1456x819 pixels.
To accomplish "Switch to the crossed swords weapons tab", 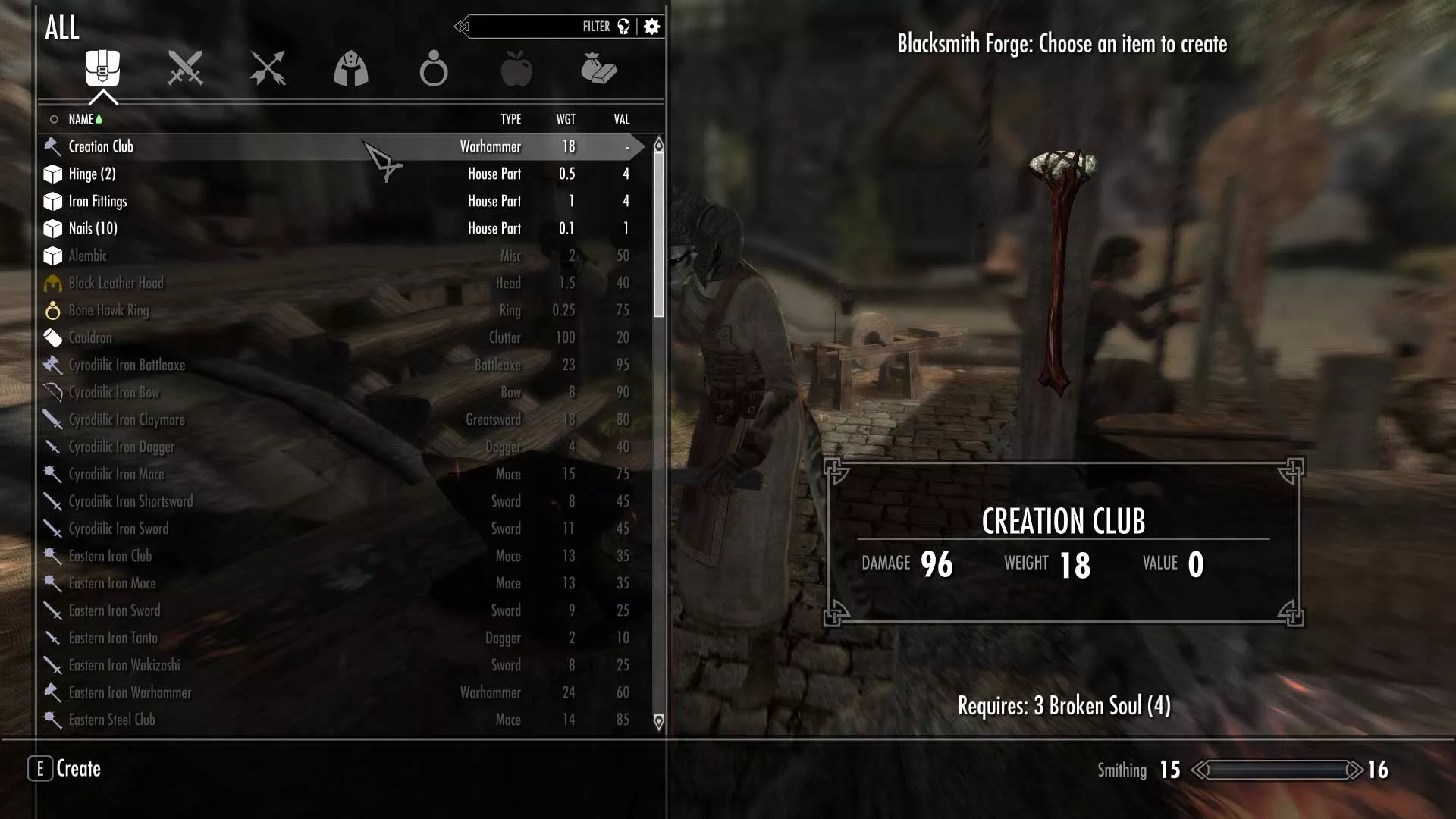I will pos(185,68).
